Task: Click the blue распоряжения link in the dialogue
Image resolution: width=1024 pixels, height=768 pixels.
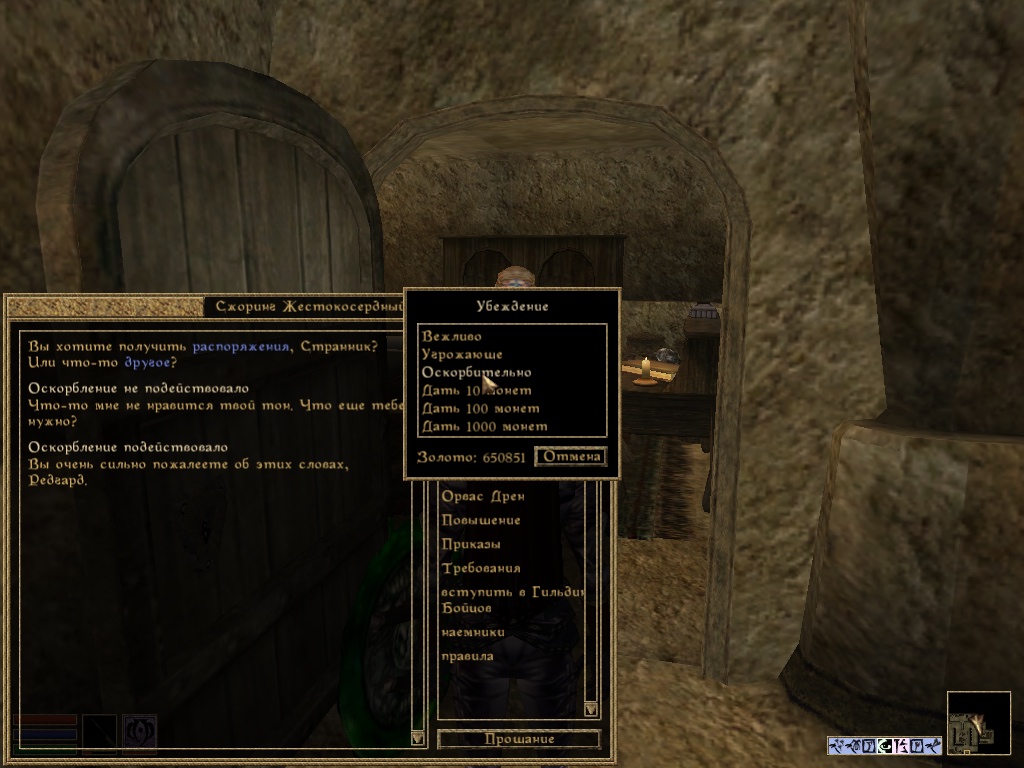Action: pos(242,346)
